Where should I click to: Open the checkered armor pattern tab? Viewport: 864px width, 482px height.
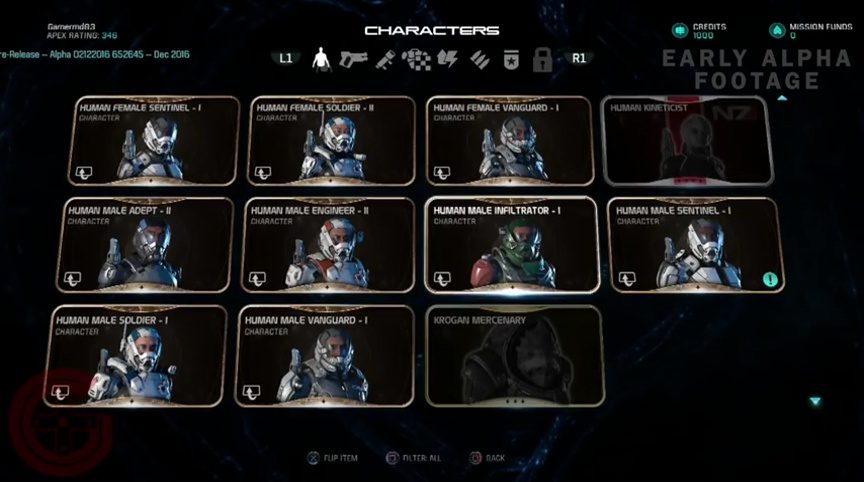pyautogui.click(x=416, y=59)
